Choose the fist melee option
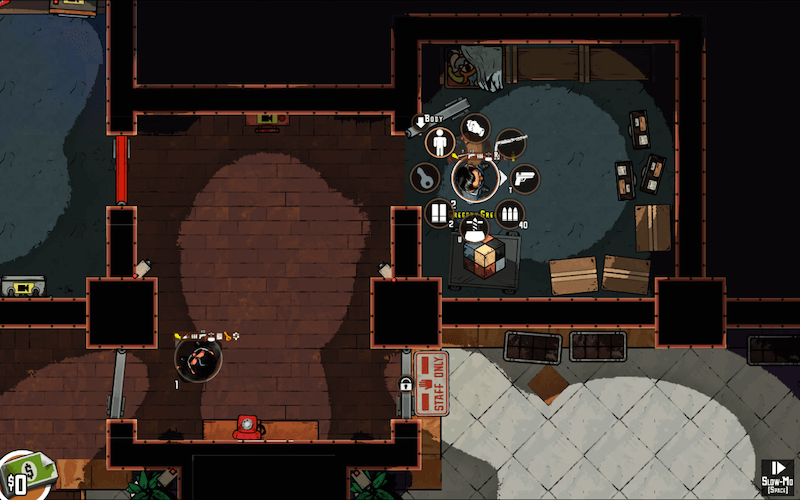 pyautogui.click(x=477, y=128)
